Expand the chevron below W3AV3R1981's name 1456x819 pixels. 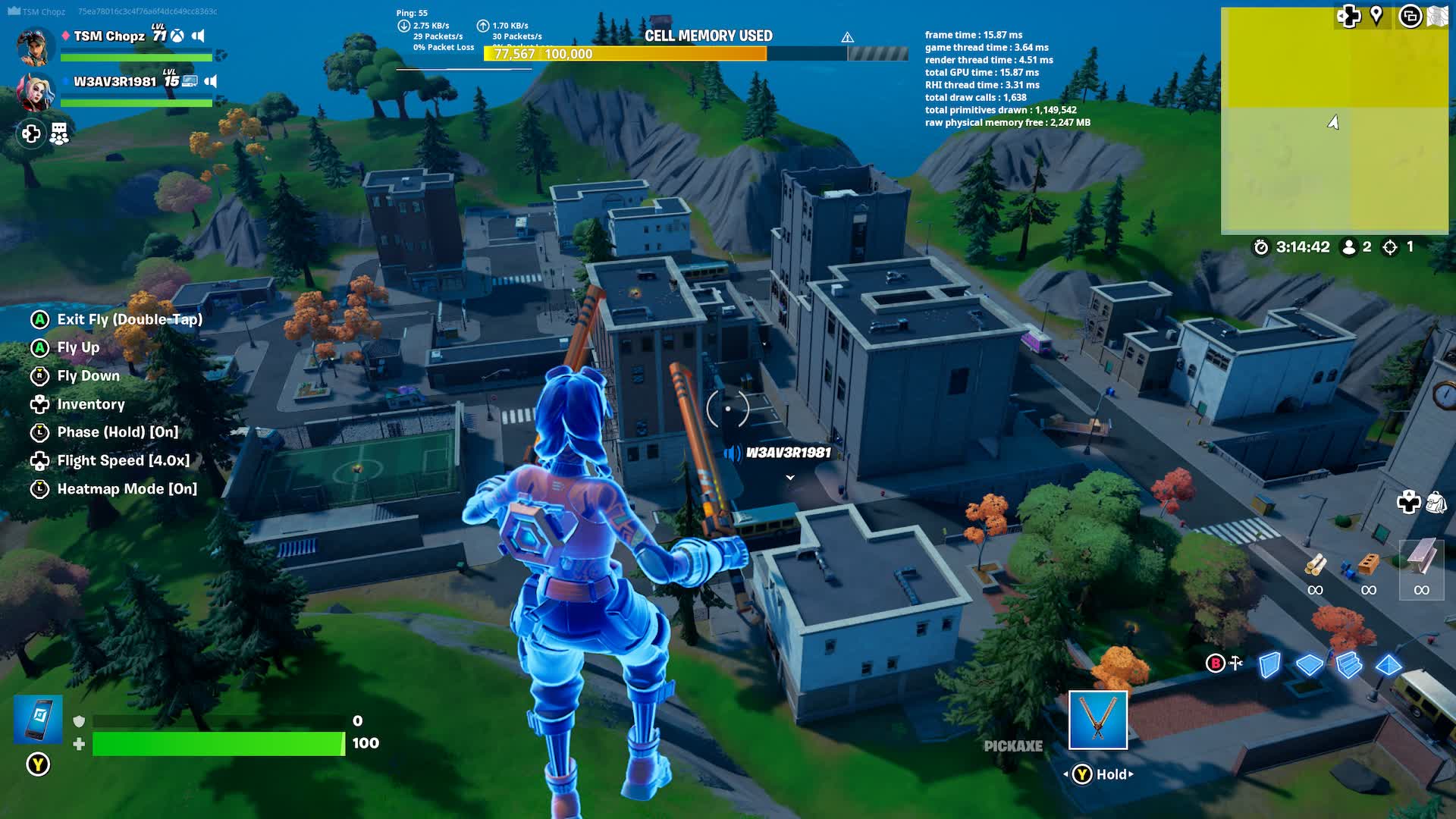pyautogui.click(x=789, y=479)
